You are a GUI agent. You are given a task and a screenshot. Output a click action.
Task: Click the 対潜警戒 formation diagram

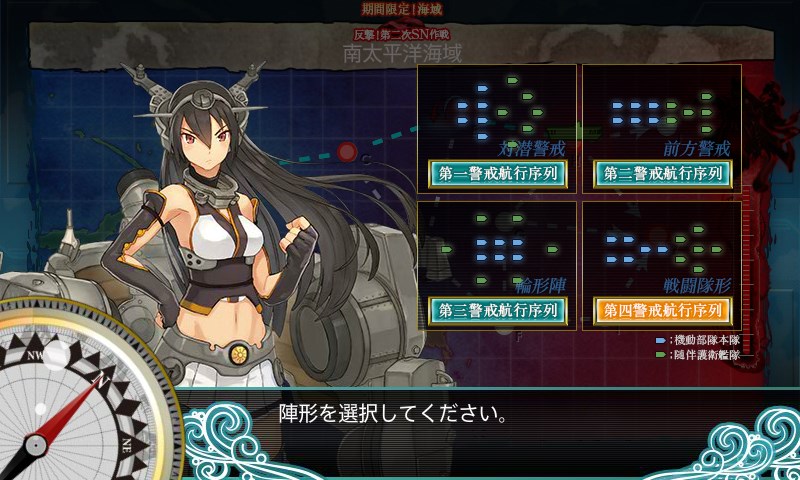[x=495, y=108]
